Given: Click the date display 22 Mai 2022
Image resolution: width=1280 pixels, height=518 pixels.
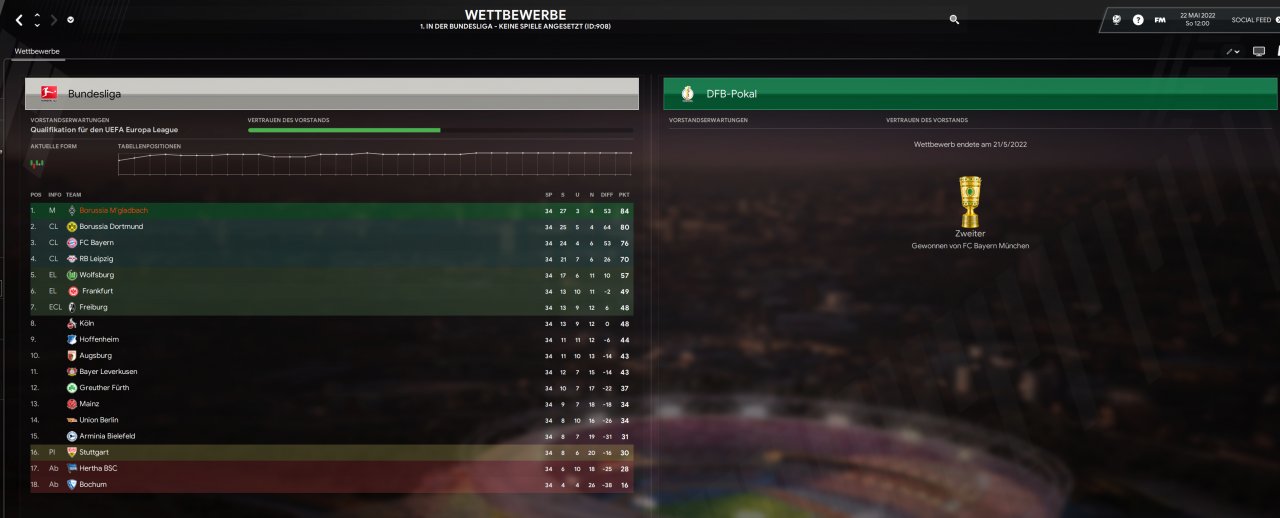Looking at the screenshot, I should point(1197,19).
